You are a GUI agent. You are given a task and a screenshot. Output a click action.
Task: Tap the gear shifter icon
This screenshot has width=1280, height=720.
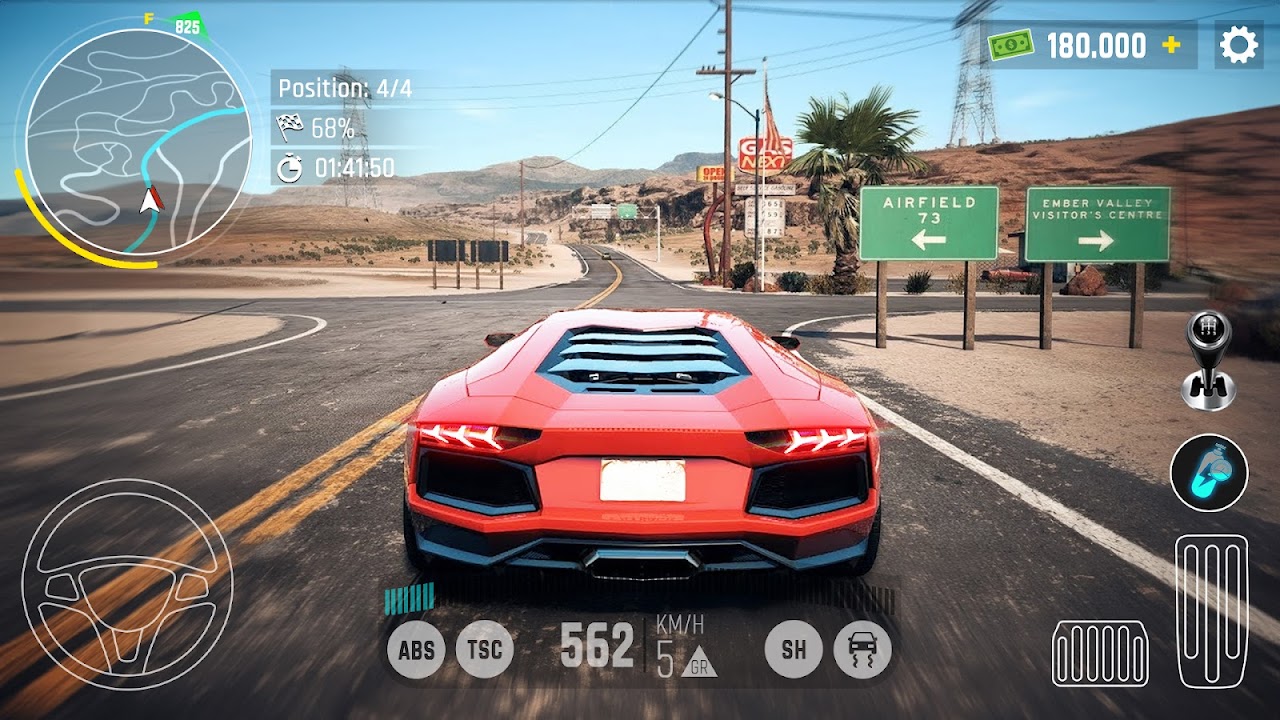1207,360
